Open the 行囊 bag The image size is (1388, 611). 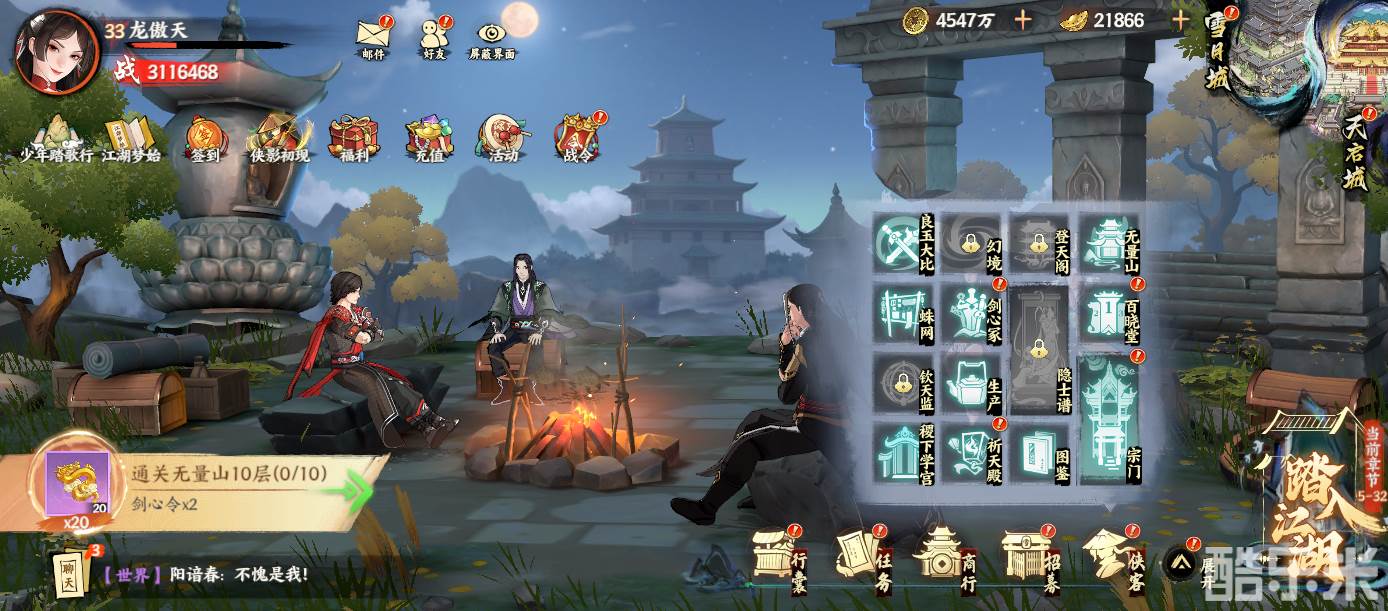pyautogui.click(x=778, y=554)
